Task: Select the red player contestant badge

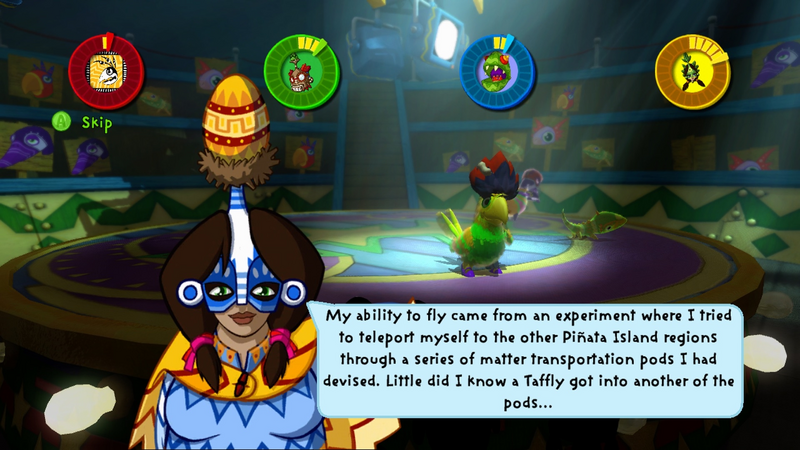Action: (106, 71)
